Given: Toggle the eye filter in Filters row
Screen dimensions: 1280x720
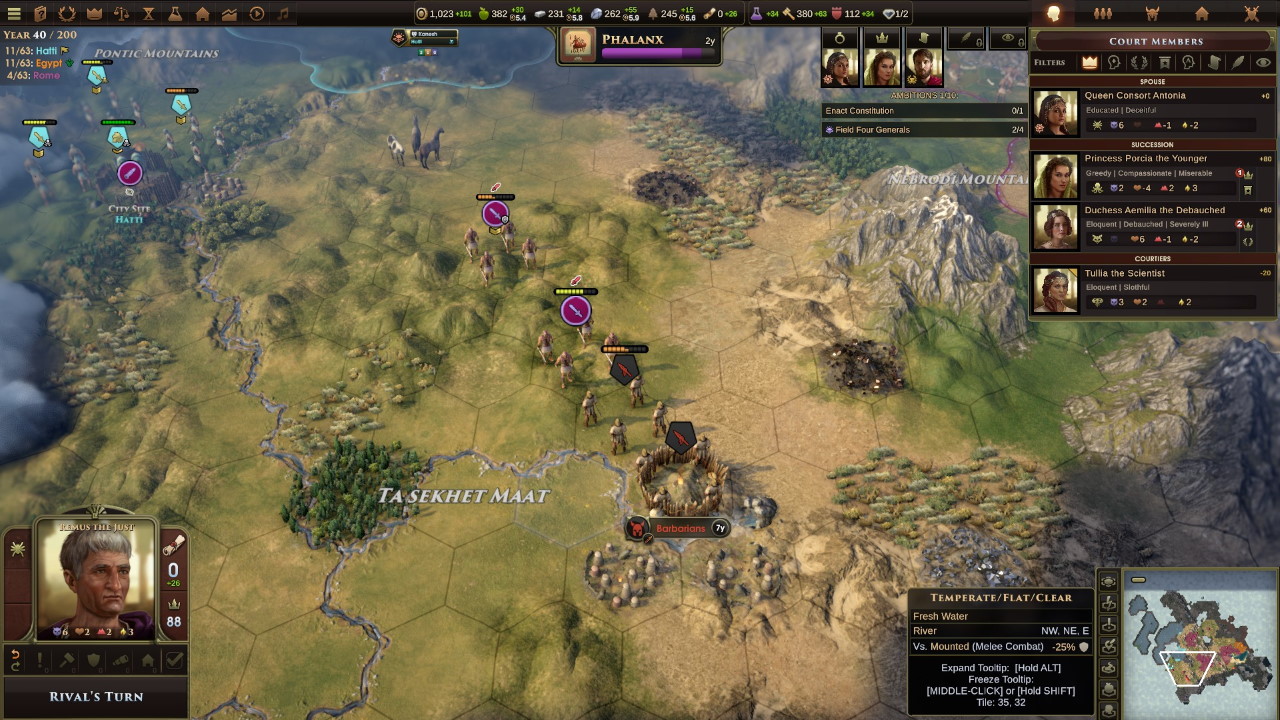Looking at the screenshot, I should (x=1263, y=62).
